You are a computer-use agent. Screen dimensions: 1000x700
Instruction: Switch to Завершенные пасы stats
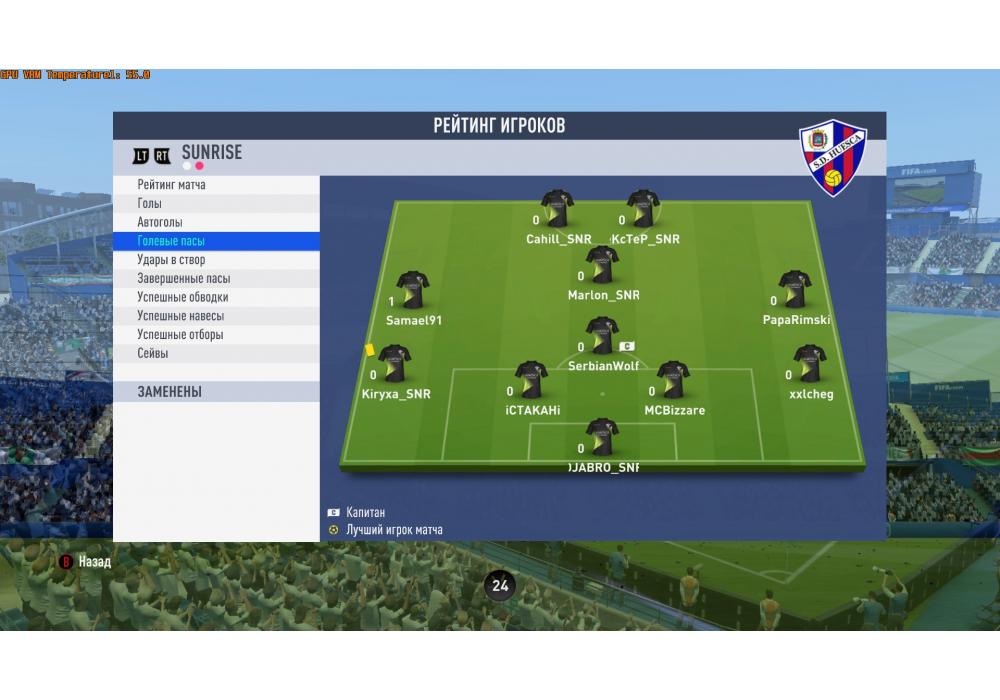(x=183, y=279)
